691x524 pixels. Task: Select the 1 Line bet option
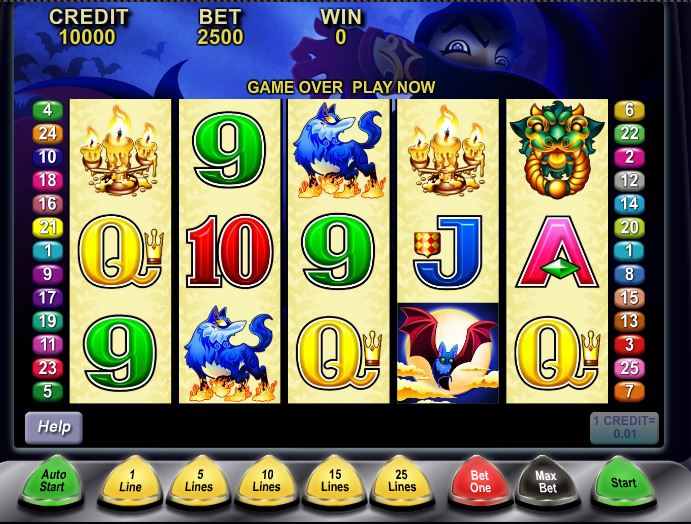(130, 481)
